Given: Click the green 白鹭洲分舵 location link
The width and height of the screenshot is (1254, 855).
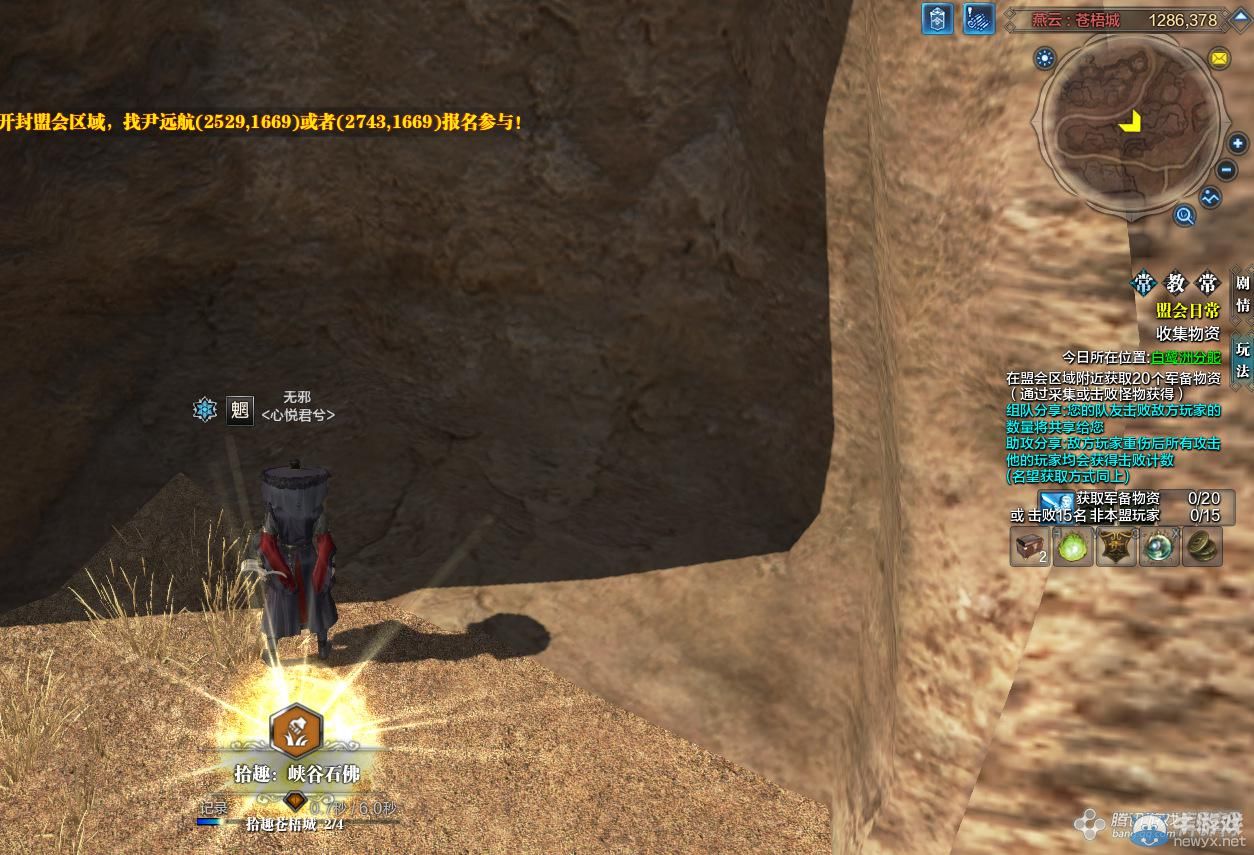Looking at the screenshot, I should (x=1186, y=357).
